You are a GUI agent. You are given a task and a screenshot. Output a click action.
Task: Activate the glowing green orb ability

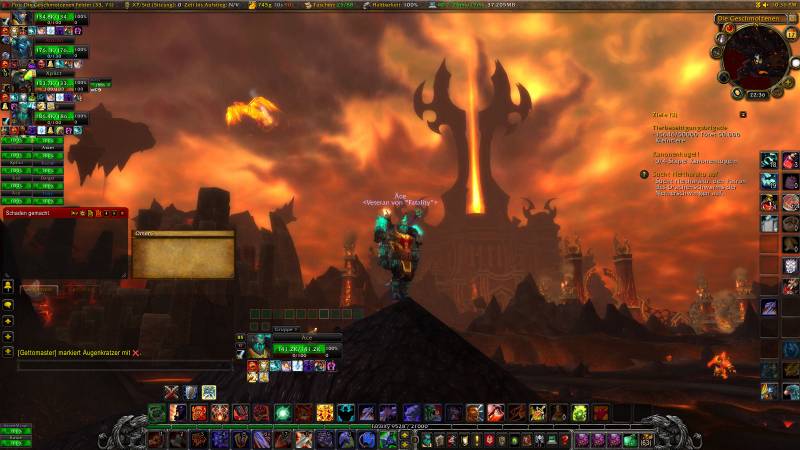pyautogui.click(x=283, y=413)
